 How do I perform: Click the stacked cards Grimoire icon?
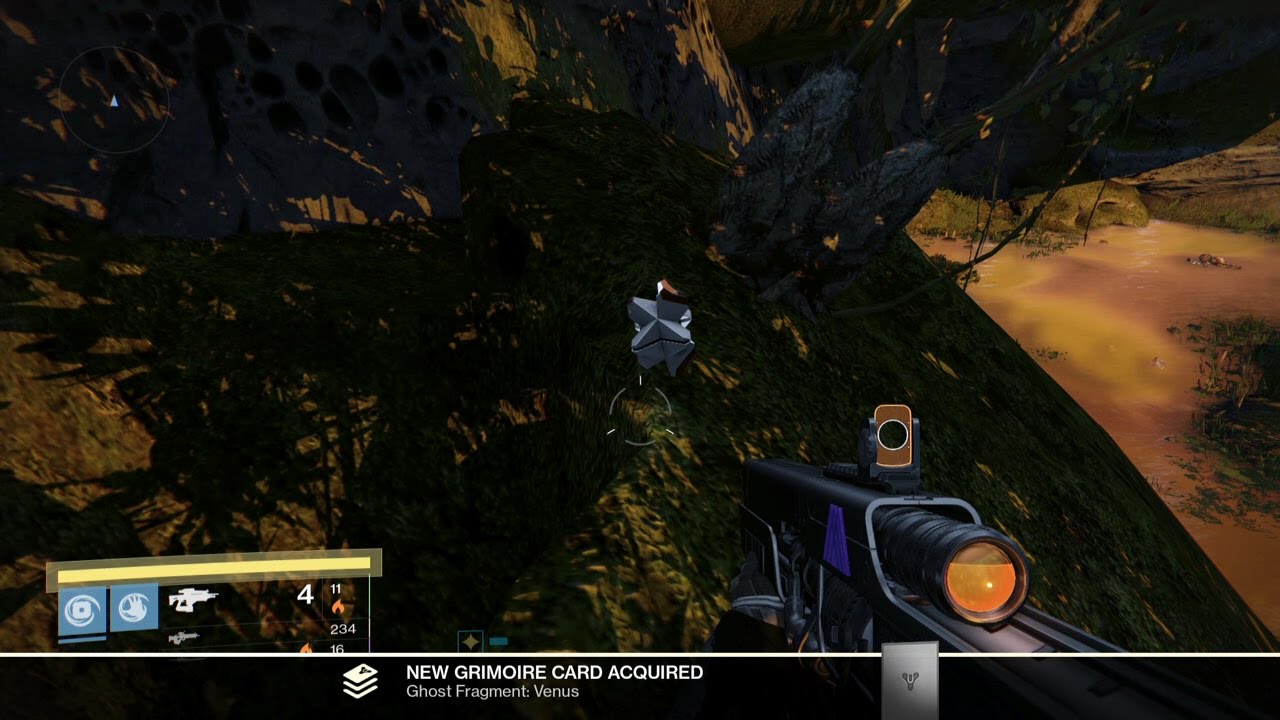point(360,681)
